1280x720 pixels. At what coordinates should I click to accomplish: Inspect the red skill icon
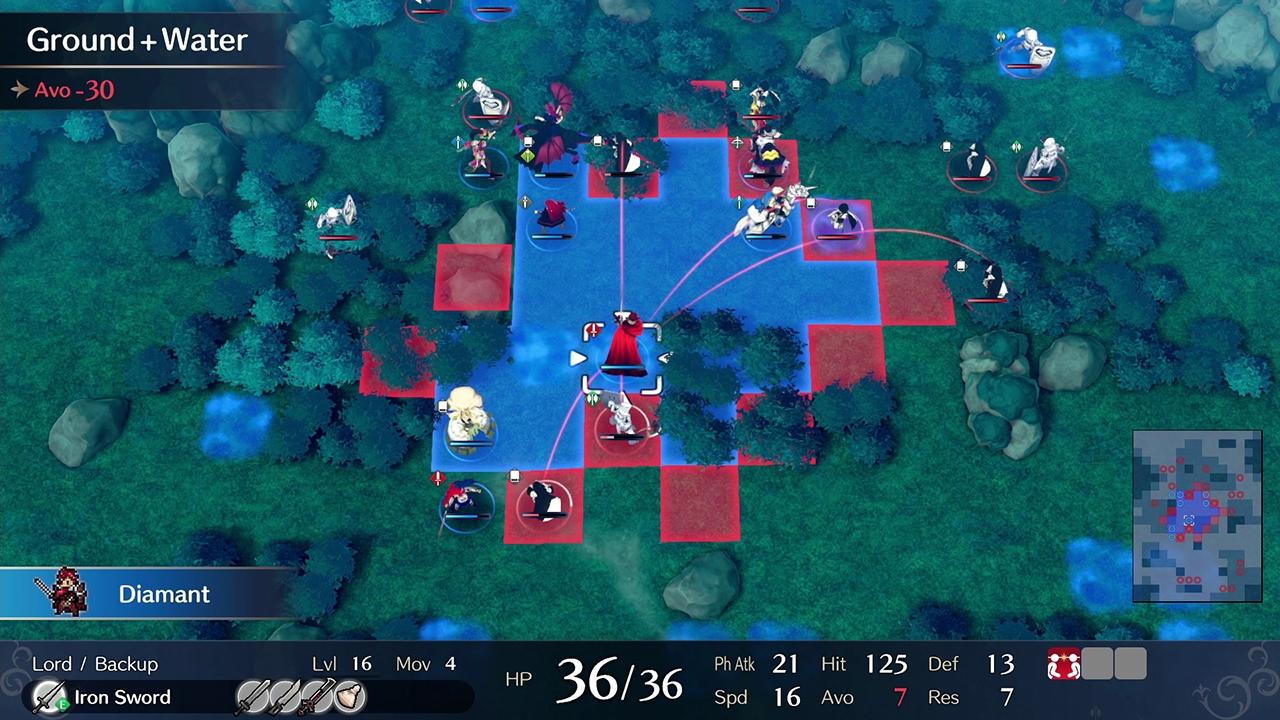pos(1061,665)
